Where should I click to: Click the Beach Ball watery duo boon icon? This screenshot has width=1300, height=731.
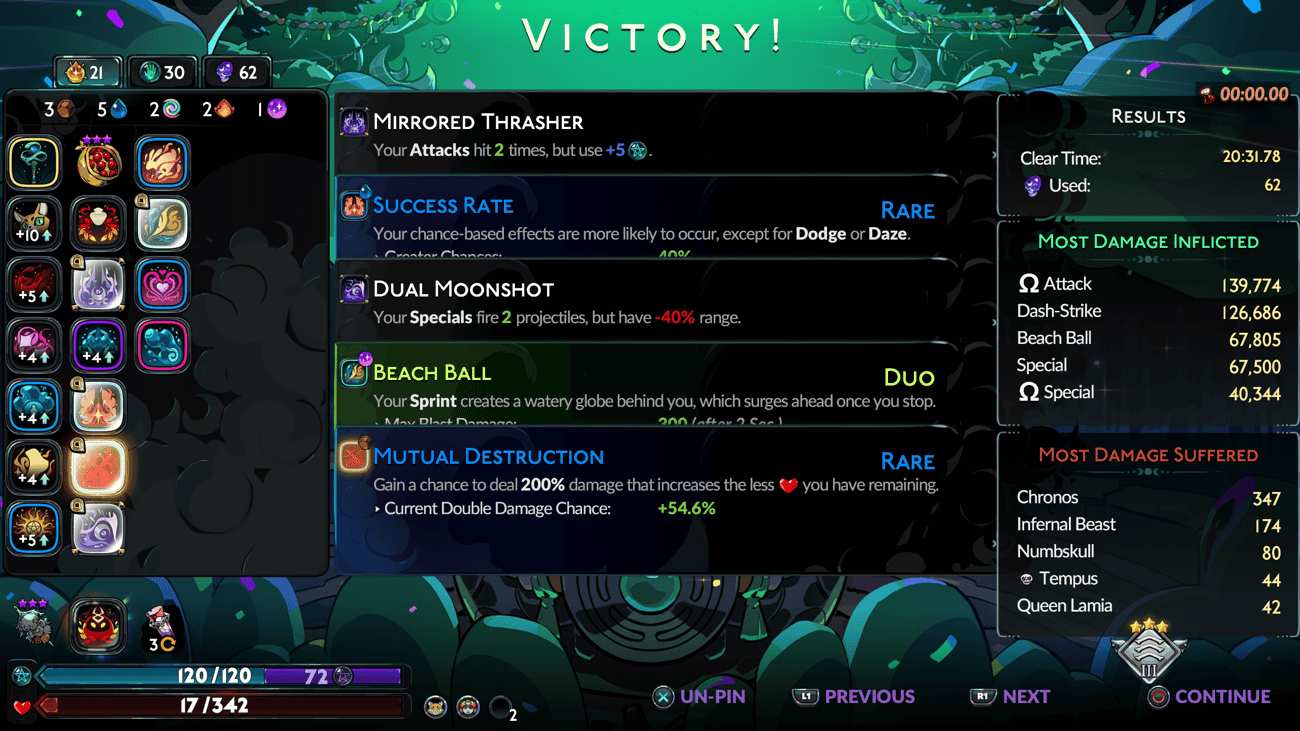point(354,372)
